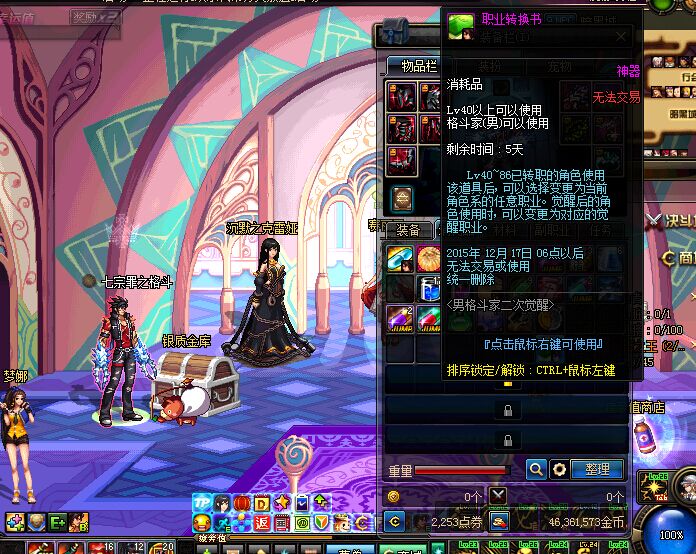Select the orange round item slot
696x554 pixels.
coord(429,258)
